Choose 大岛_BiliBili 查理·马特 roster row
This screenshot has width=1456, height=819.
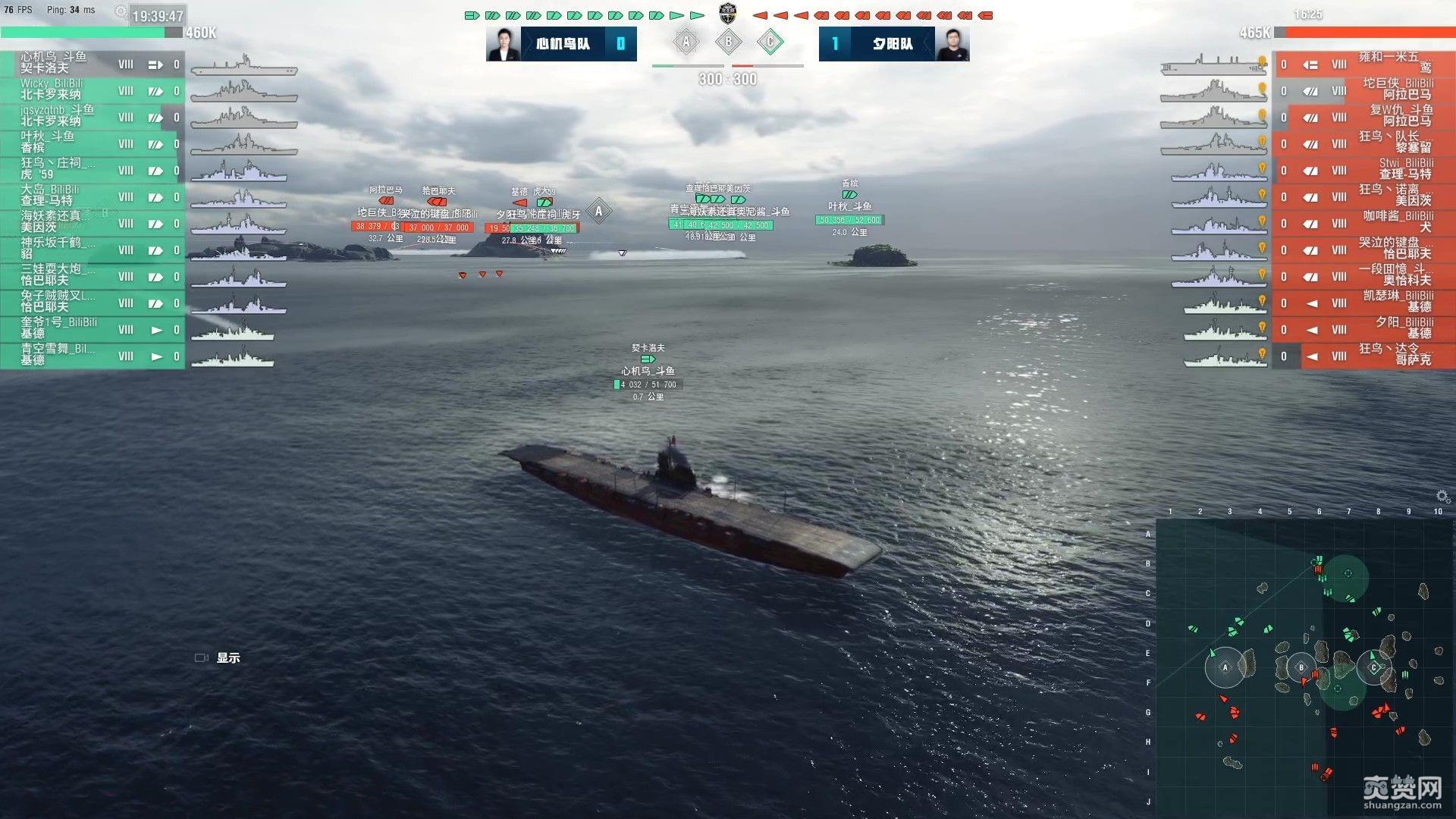pyautogui.click(x=91, y=196)
